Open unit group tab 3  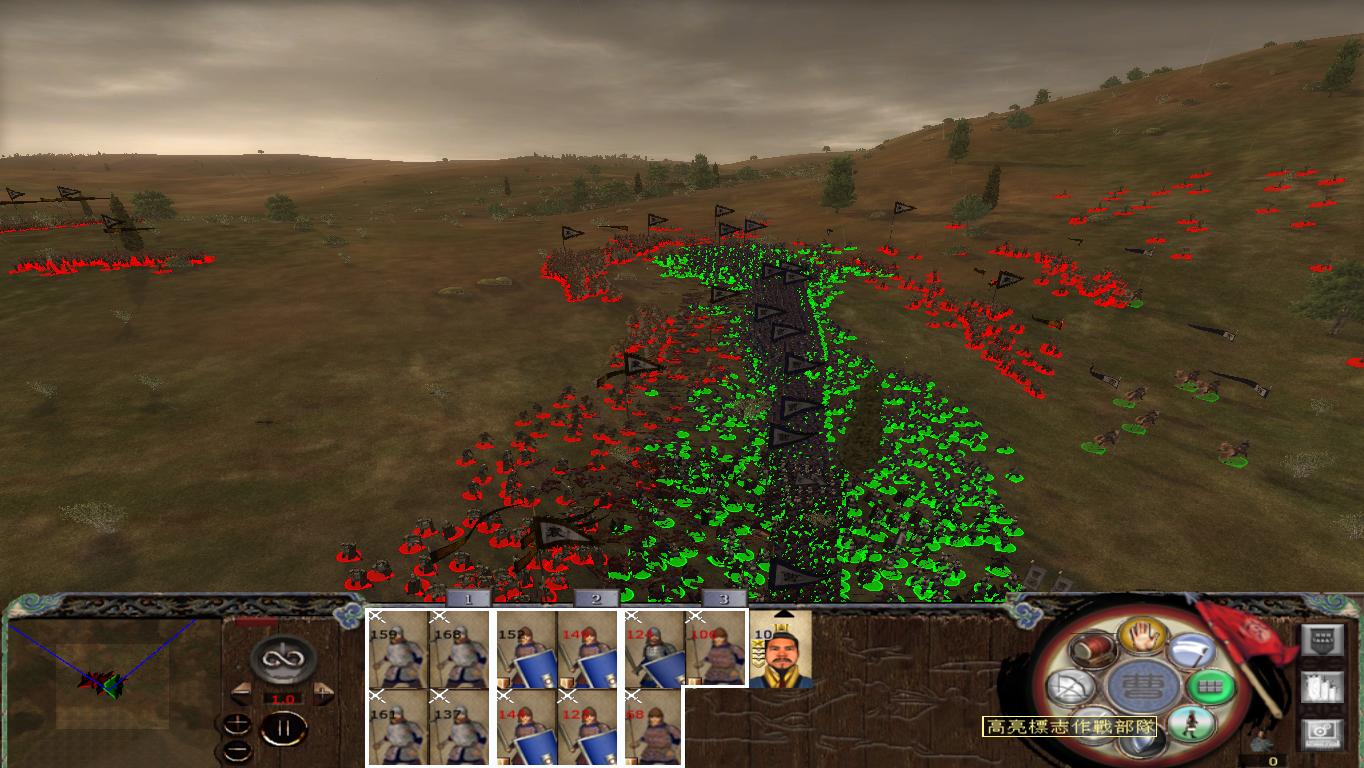(722, 600)
